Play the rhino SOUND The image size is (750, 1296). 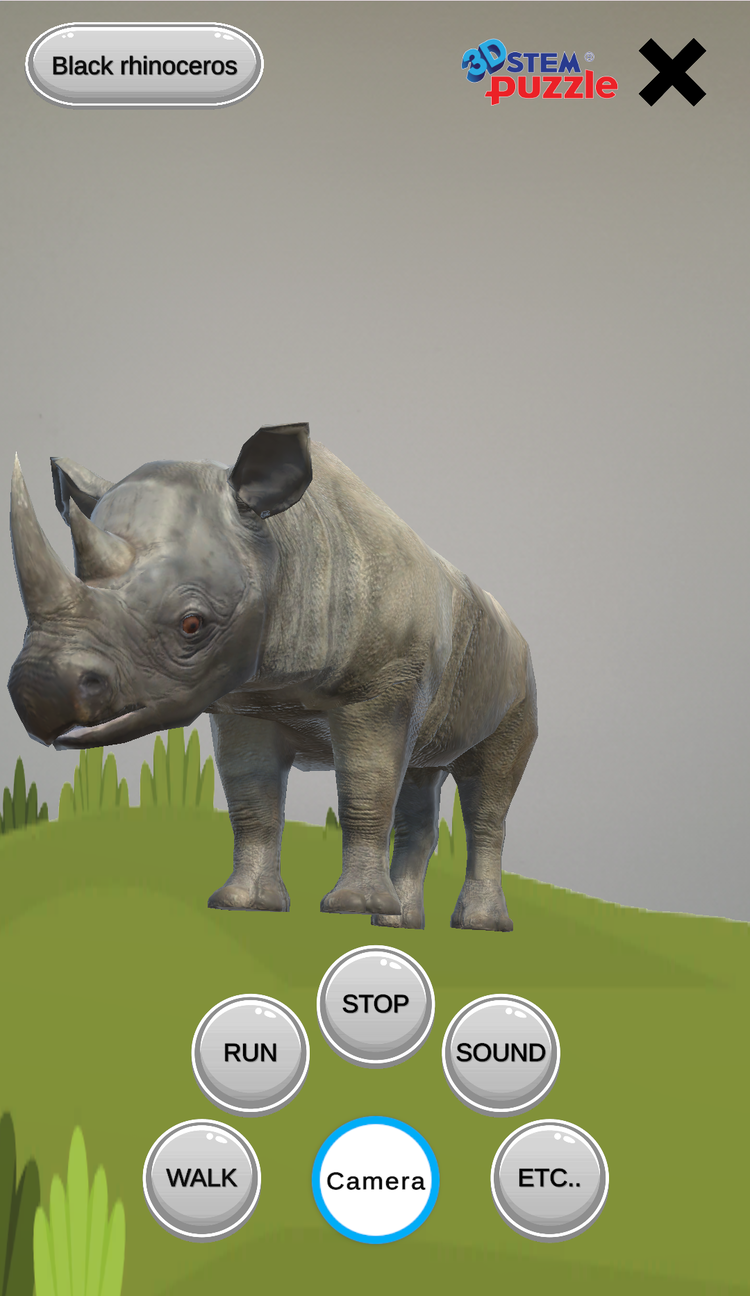pyautogui.click(x=501, y=1053)
